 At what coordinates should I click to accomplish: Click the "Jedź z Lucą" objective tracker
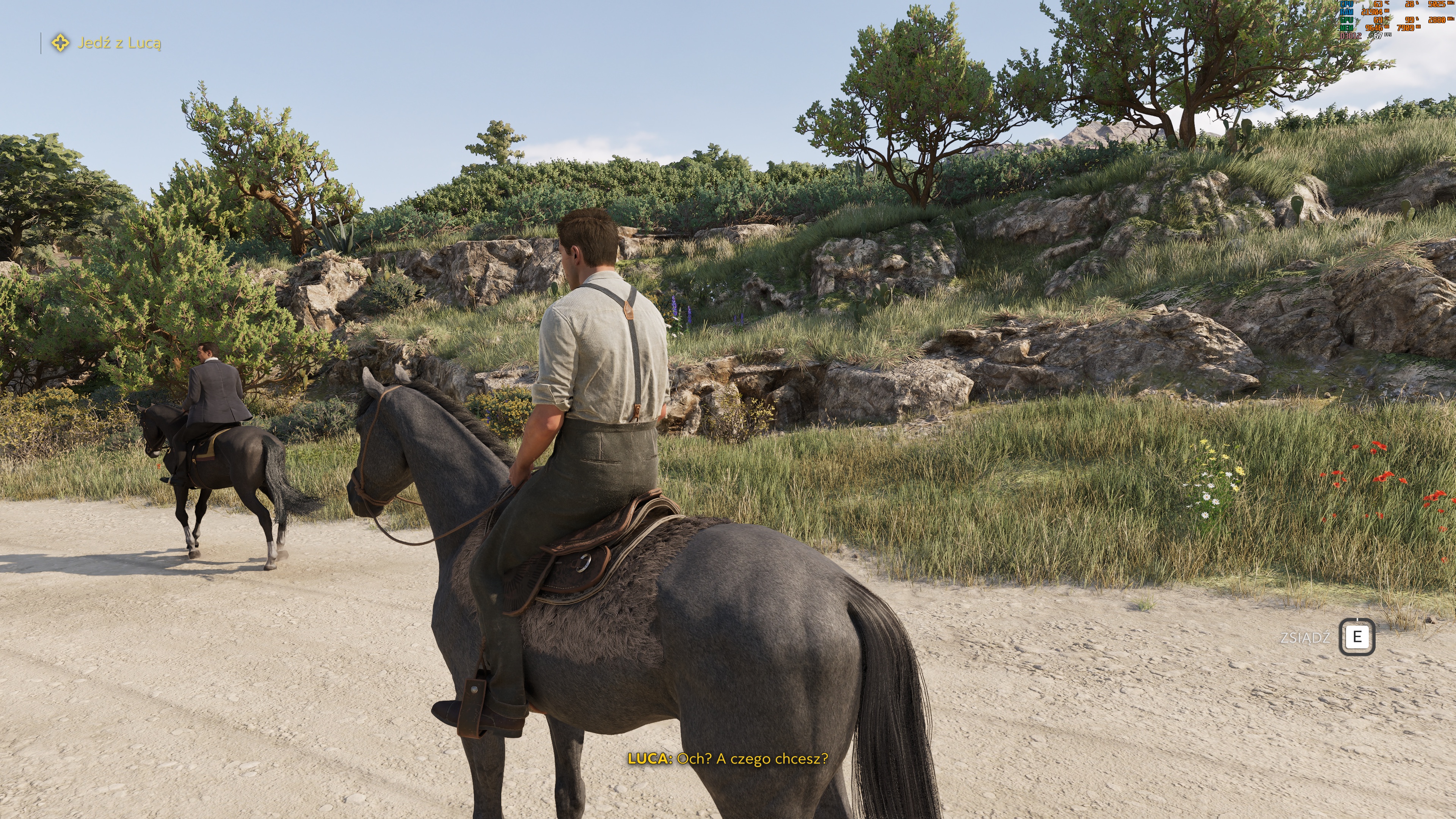pyautogui.click(x=107, y=43)
